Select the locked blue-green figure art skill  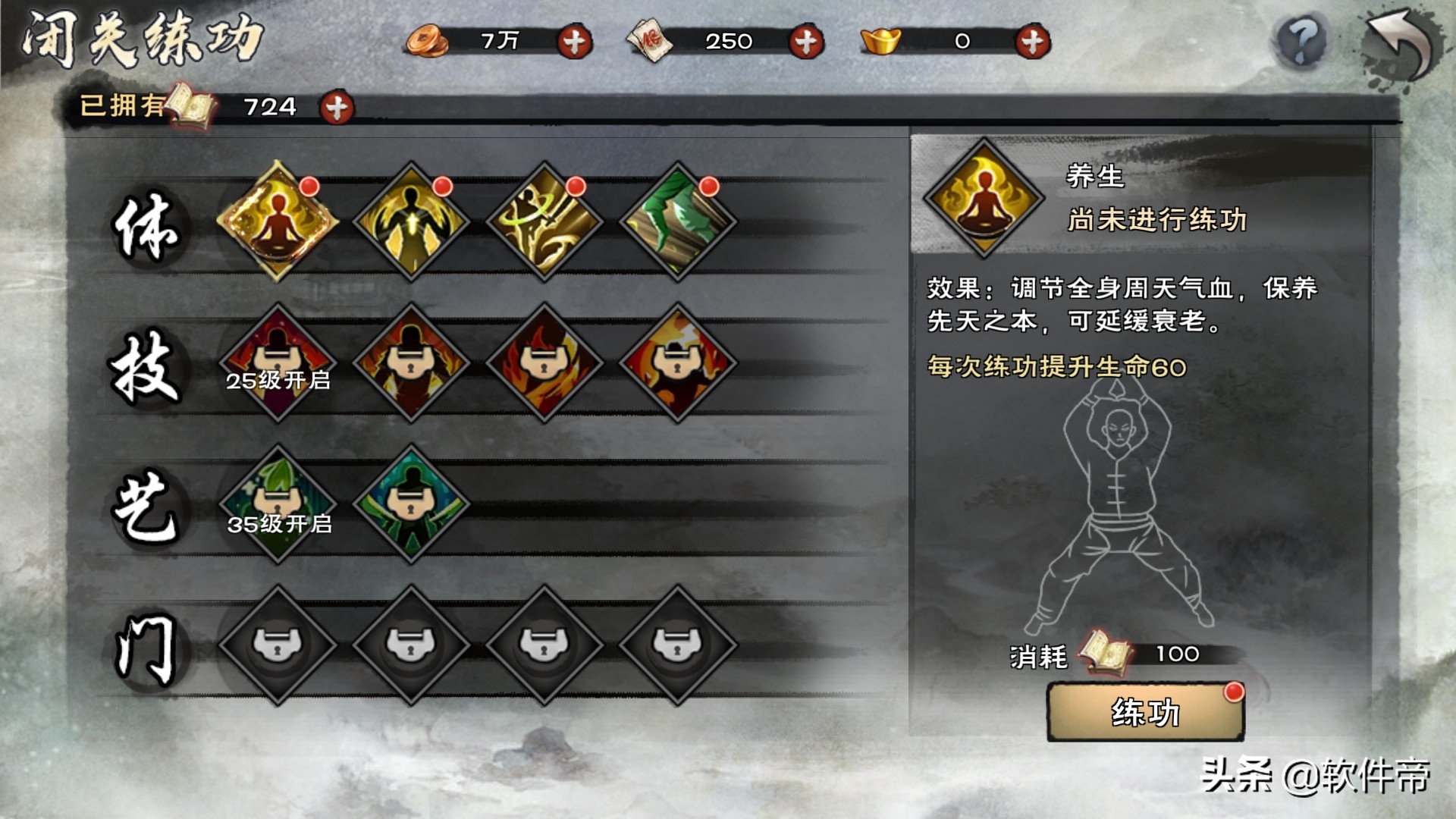coord(411,504)
